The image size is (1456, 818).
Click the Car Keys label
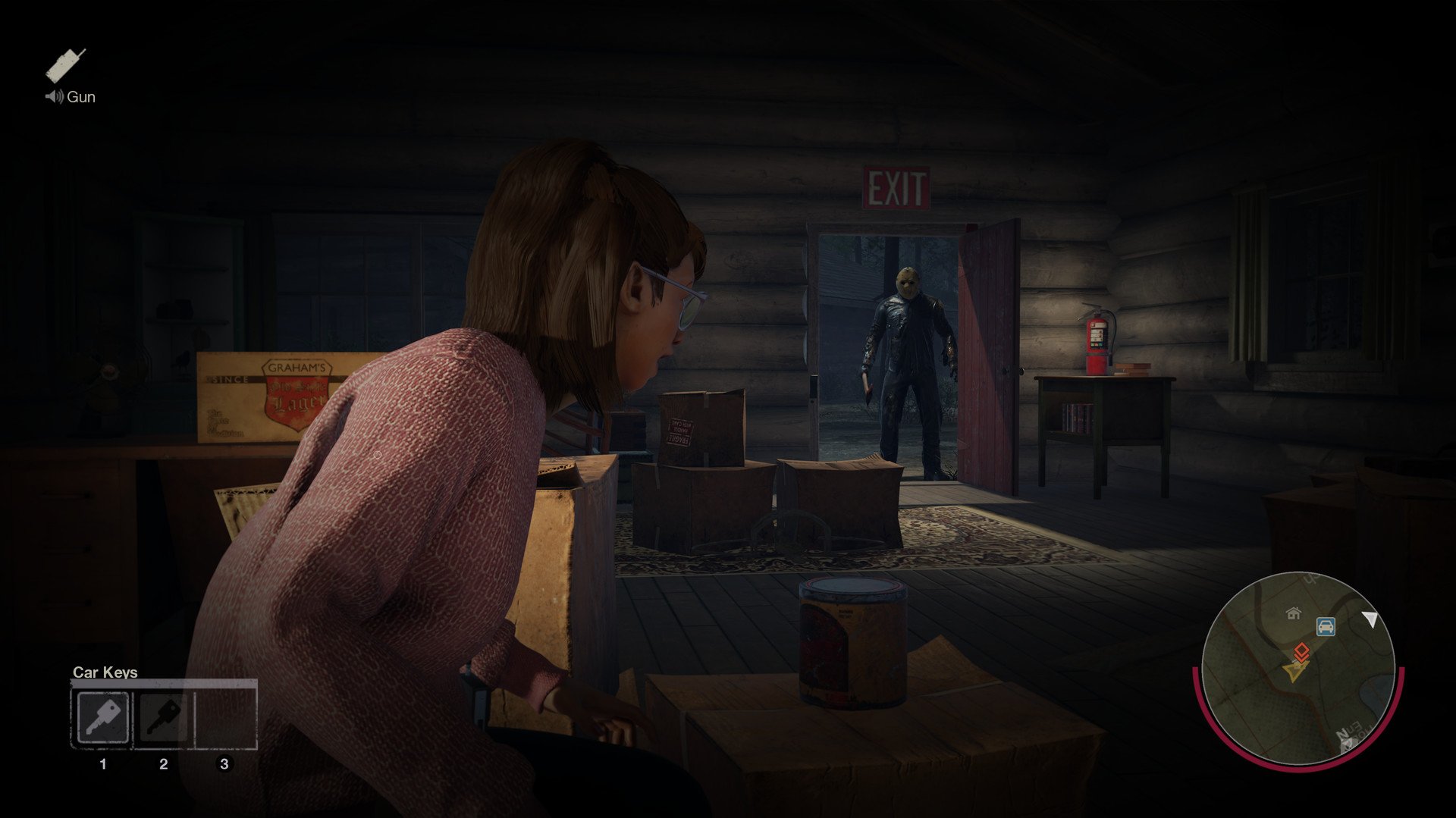(x=104, y=672)
